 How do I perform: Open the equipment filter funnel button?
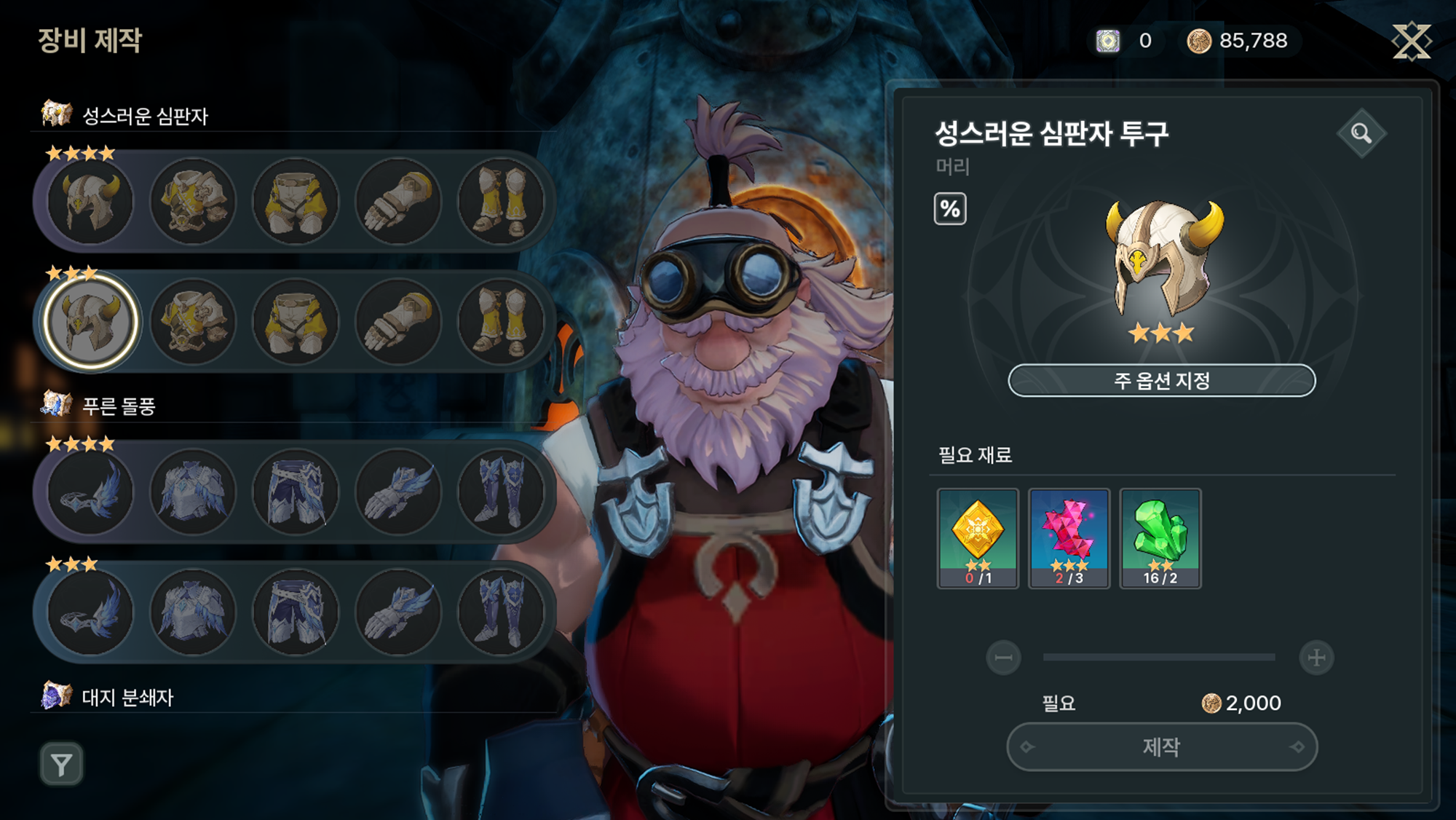tap(61, 765)
